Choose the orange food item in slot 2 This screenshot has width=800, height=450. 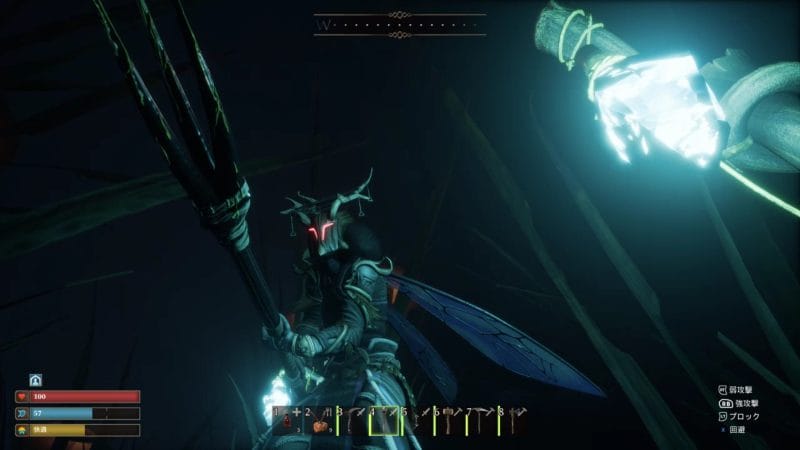click(x=317, y=424)
